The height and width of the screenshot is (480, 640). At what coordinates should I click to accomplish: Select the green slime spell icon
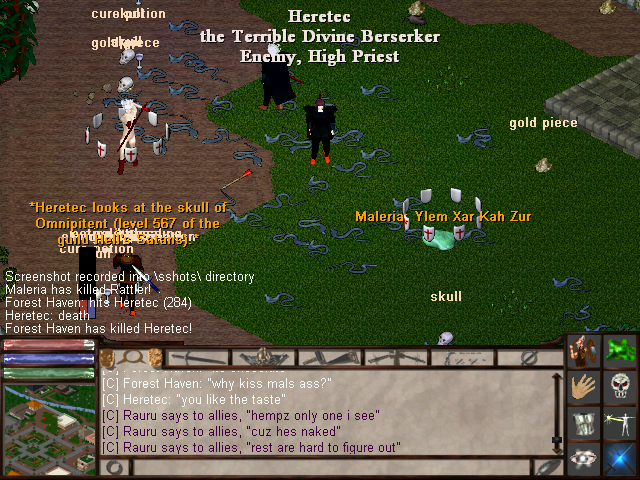[x=620, y=351]
